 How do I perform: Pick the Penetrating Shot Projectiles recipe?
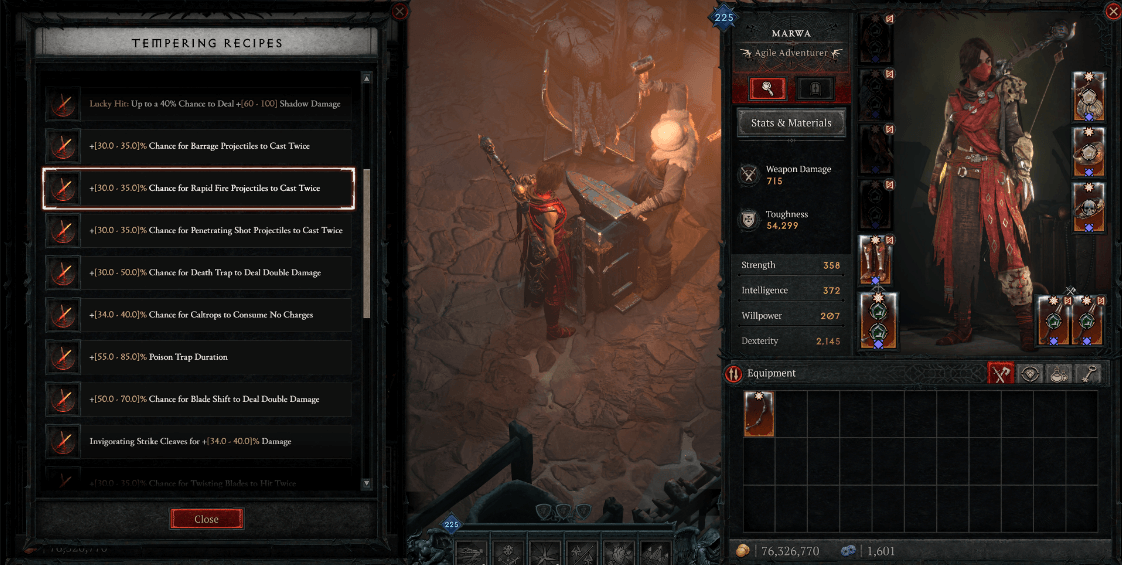click(x=198, y=230)
